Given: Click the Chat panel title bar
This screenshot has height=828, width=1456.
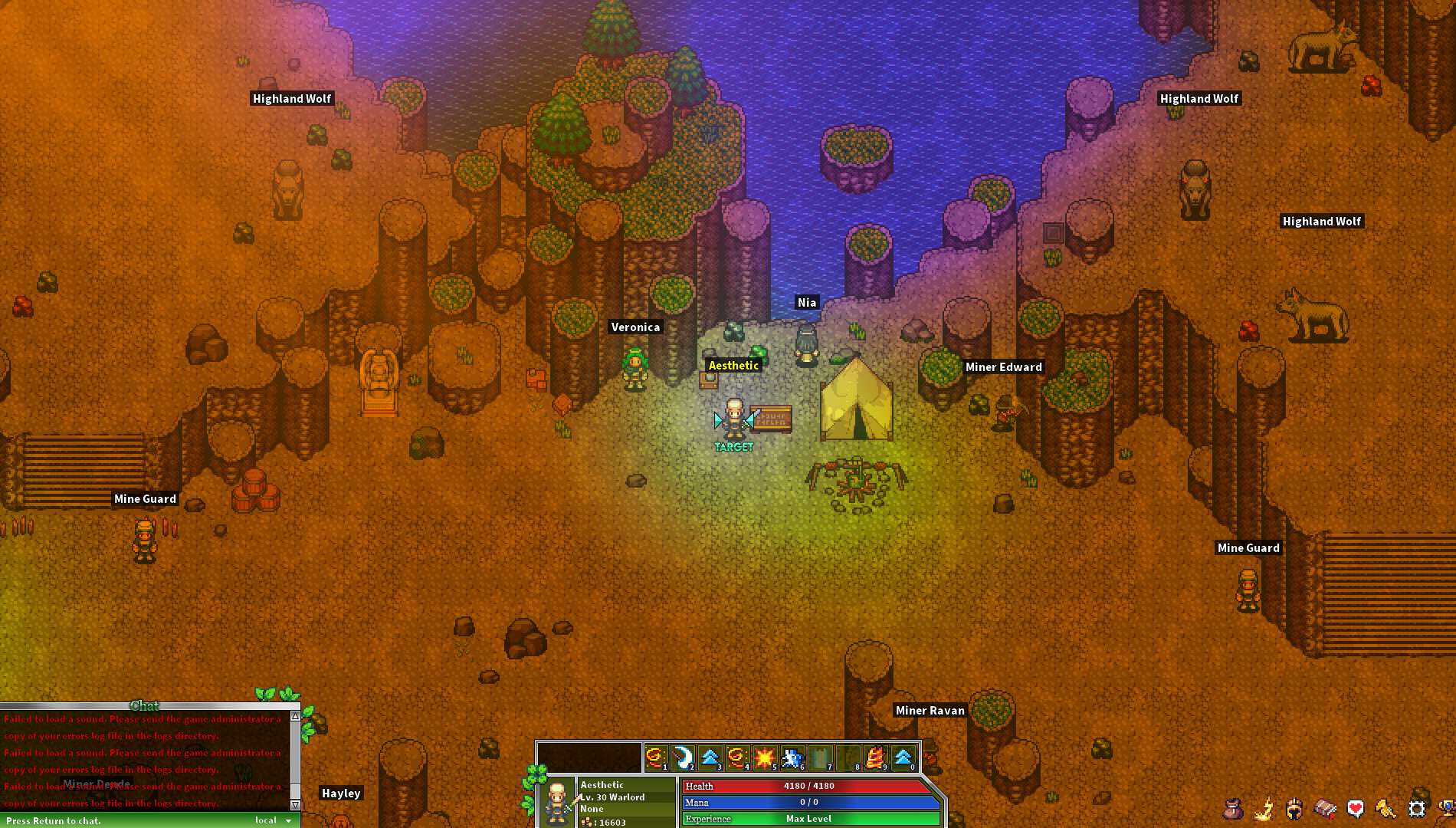Looking at the screenshot, I should click(146, 706).
